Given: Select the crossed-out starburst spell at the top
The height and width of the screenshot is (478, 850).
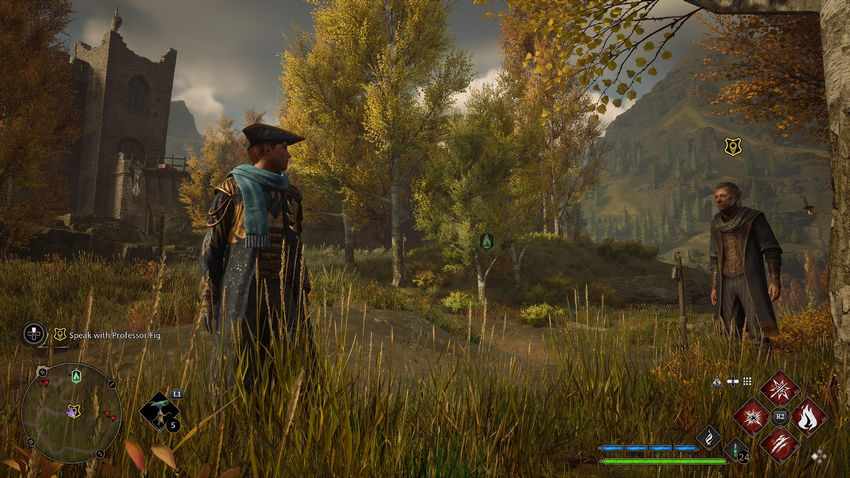Looking at the screenshot, I should click(x=779, y=388).
